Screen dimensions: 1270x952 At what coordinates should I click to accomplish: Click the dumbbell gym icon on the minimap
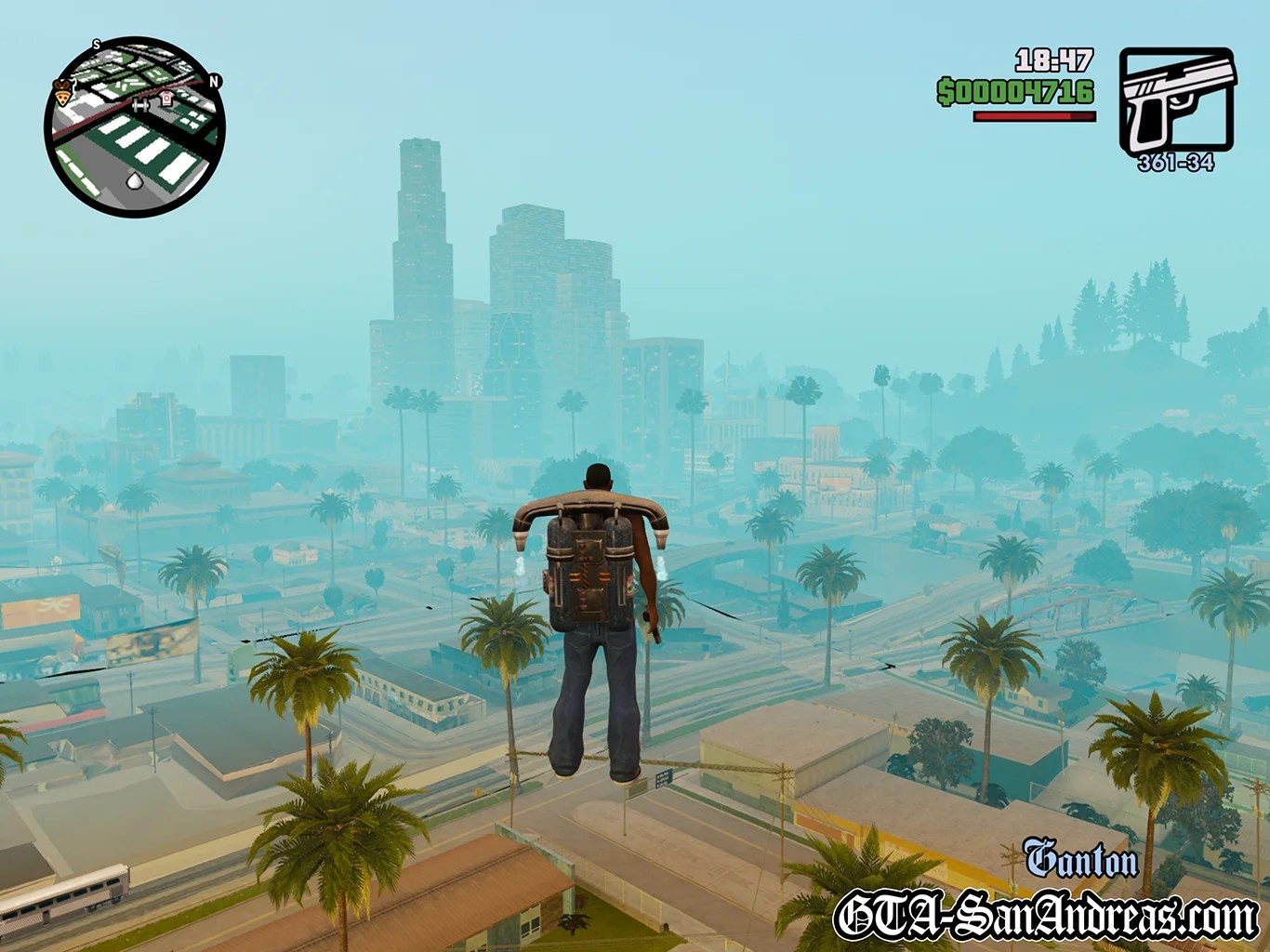140,105
